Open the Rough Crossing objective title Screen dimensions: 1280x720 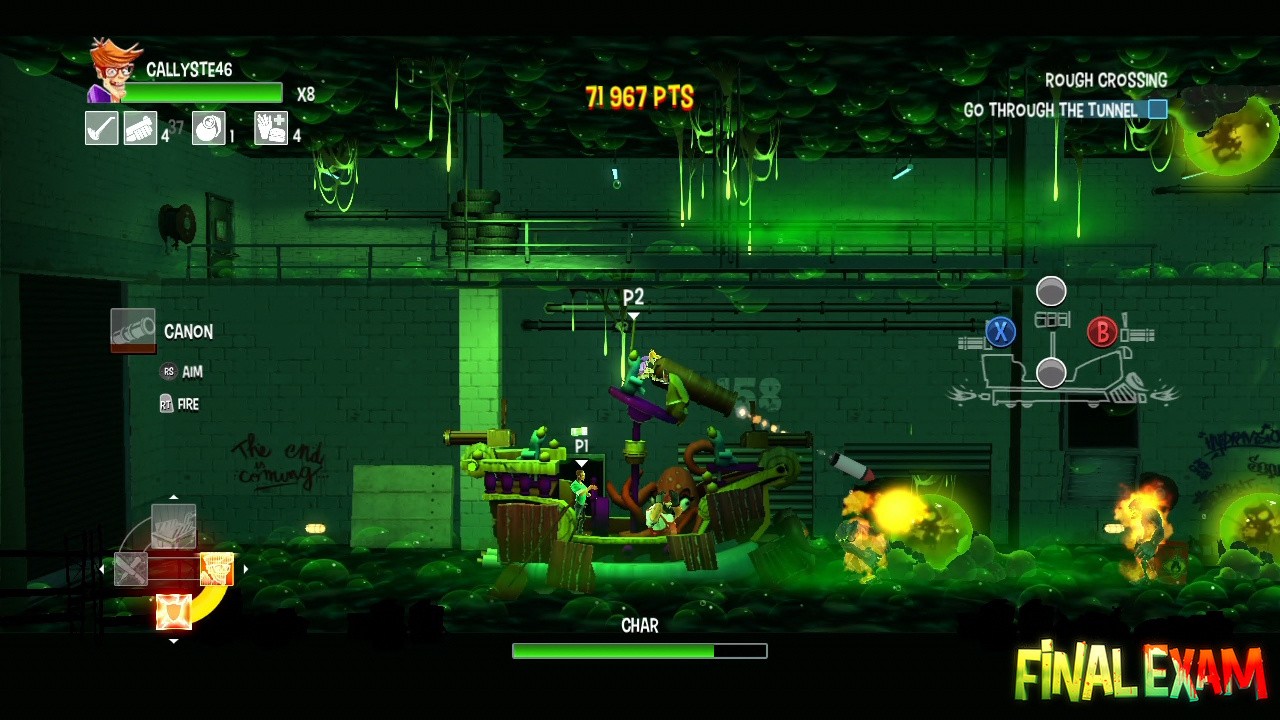click(x=1106, y=80)
